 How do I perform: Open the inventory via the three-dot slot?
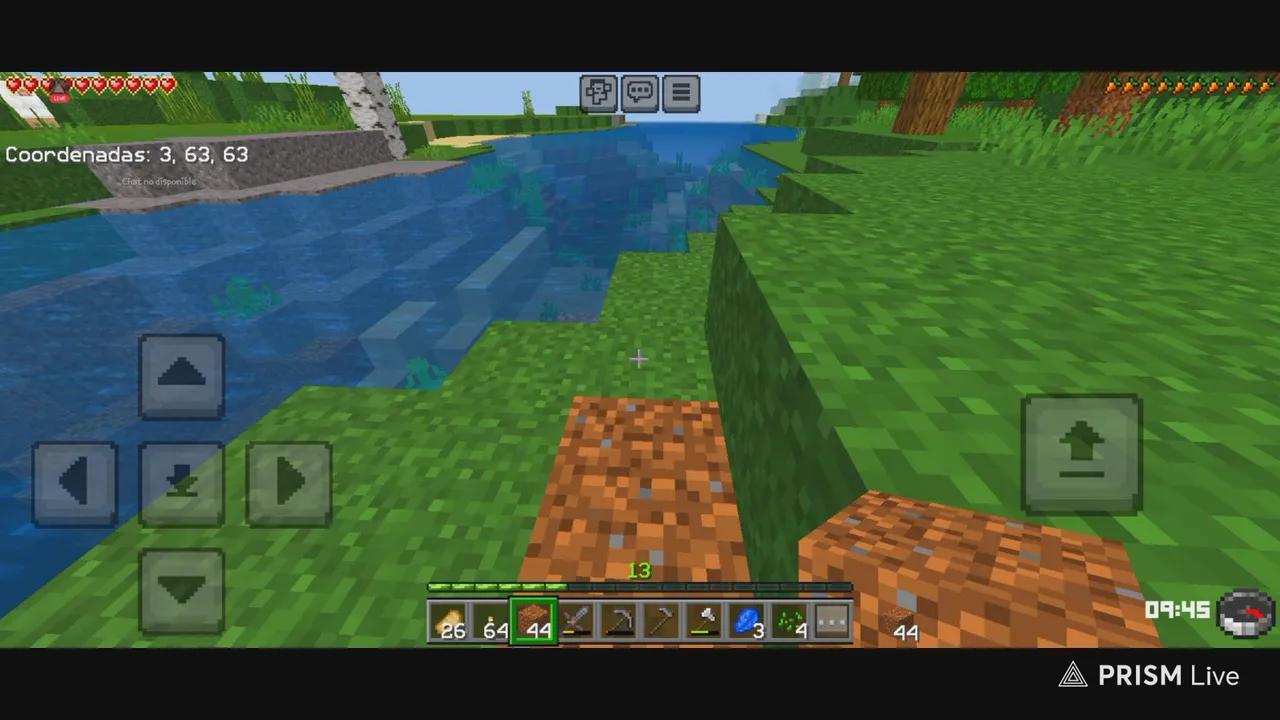[832, 620]
